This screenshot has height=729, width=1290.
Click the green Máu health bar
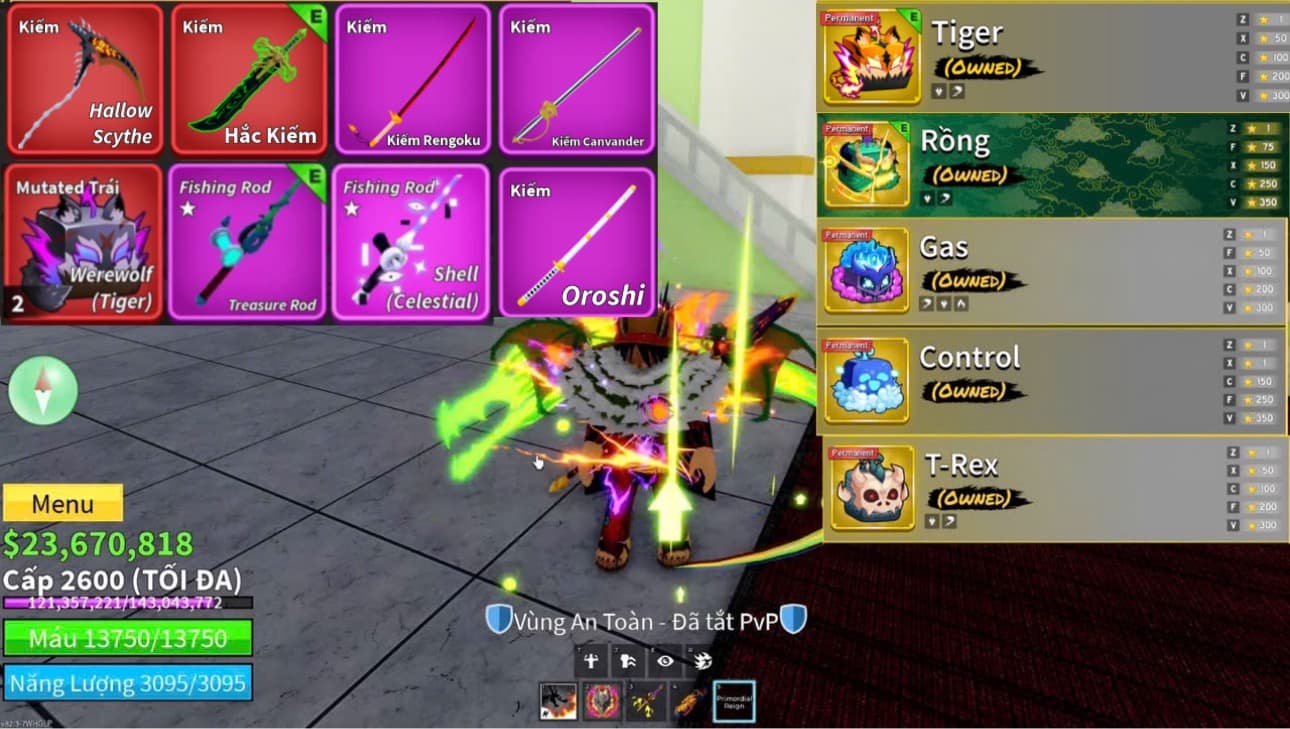click(128, 638)
